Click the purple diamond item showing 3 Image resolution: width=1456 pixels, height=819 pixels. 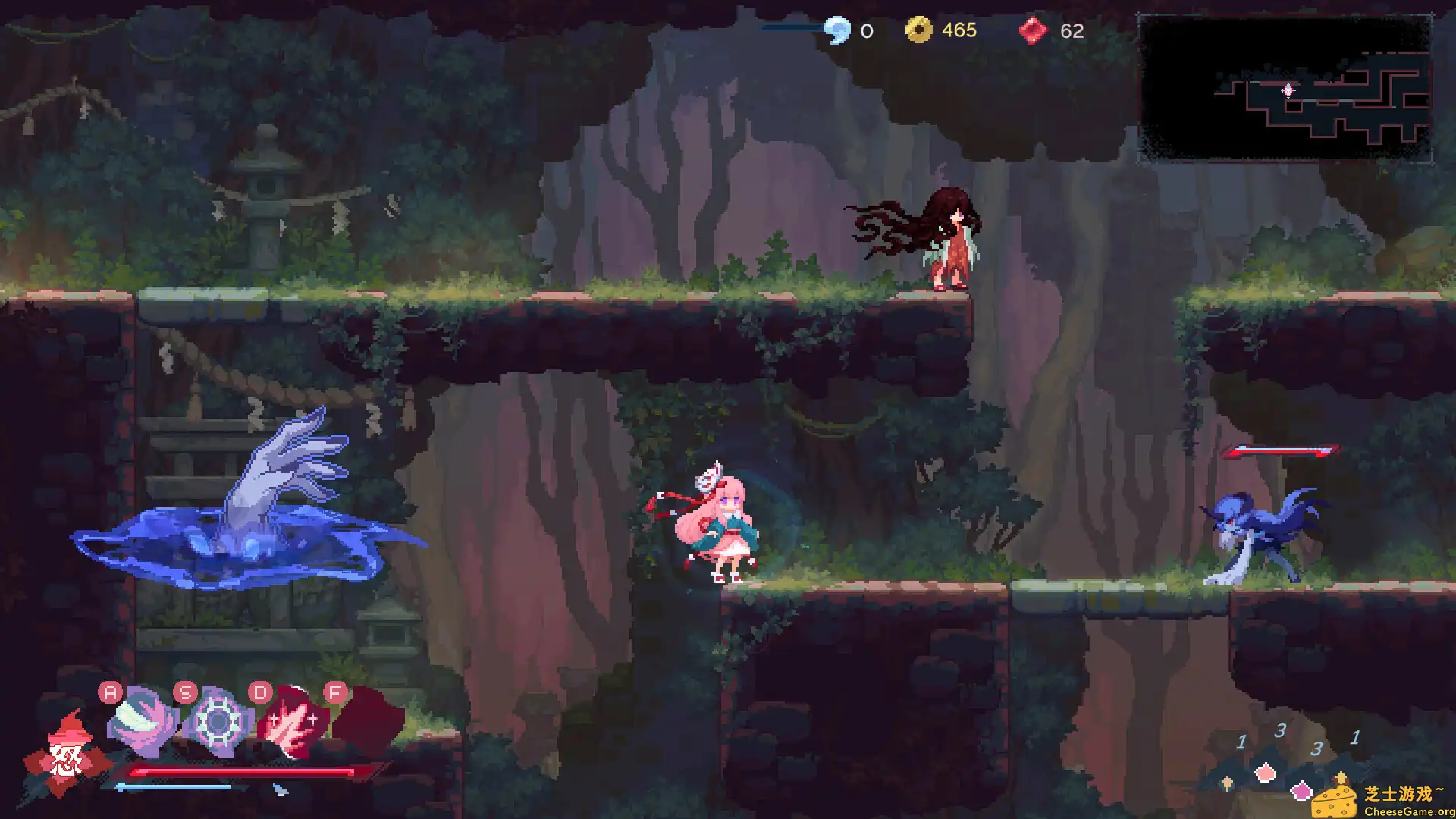pos(1301,792)
